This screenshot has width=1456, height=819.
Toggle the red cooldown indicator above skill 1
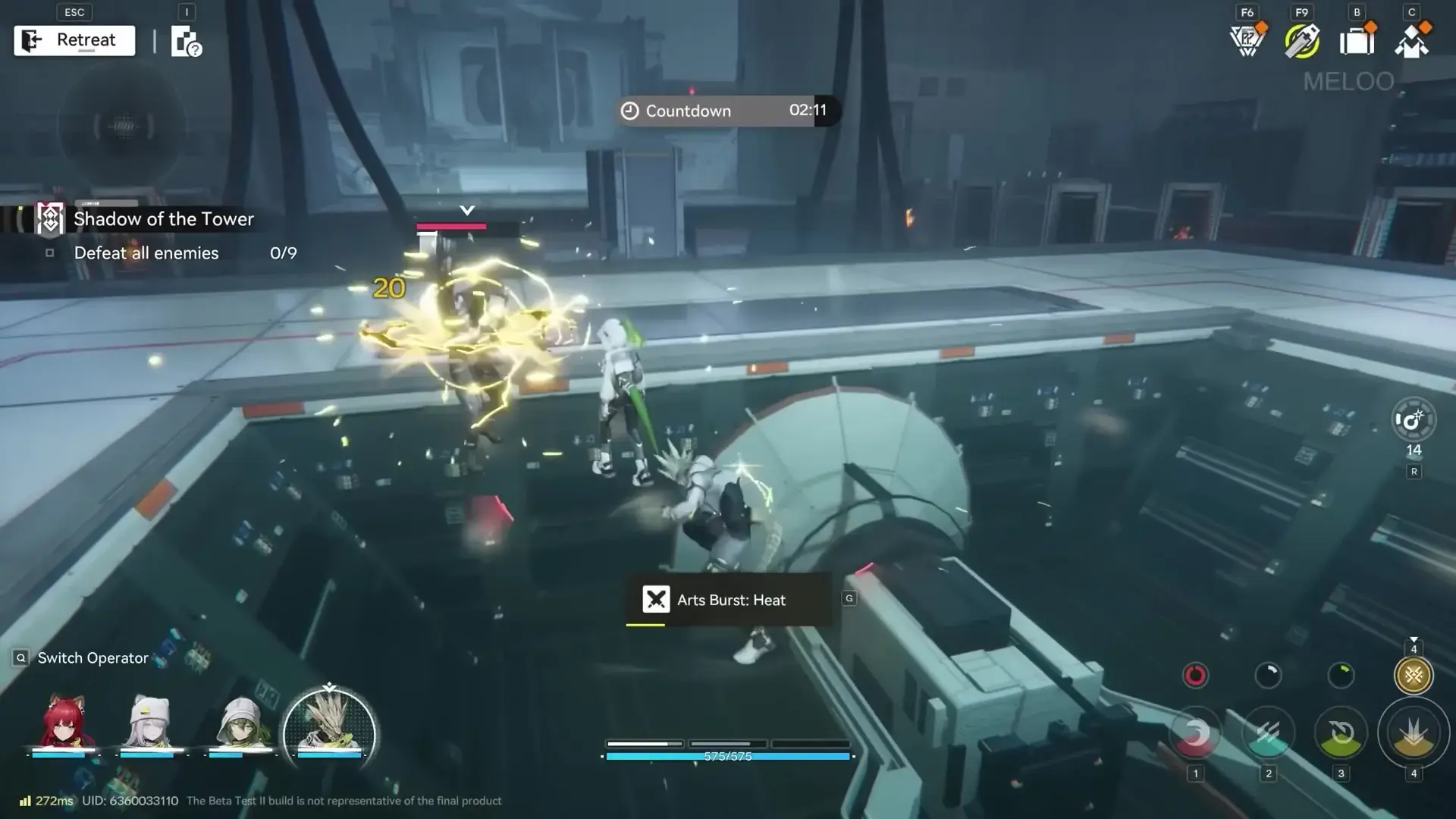coord(1195,675)
